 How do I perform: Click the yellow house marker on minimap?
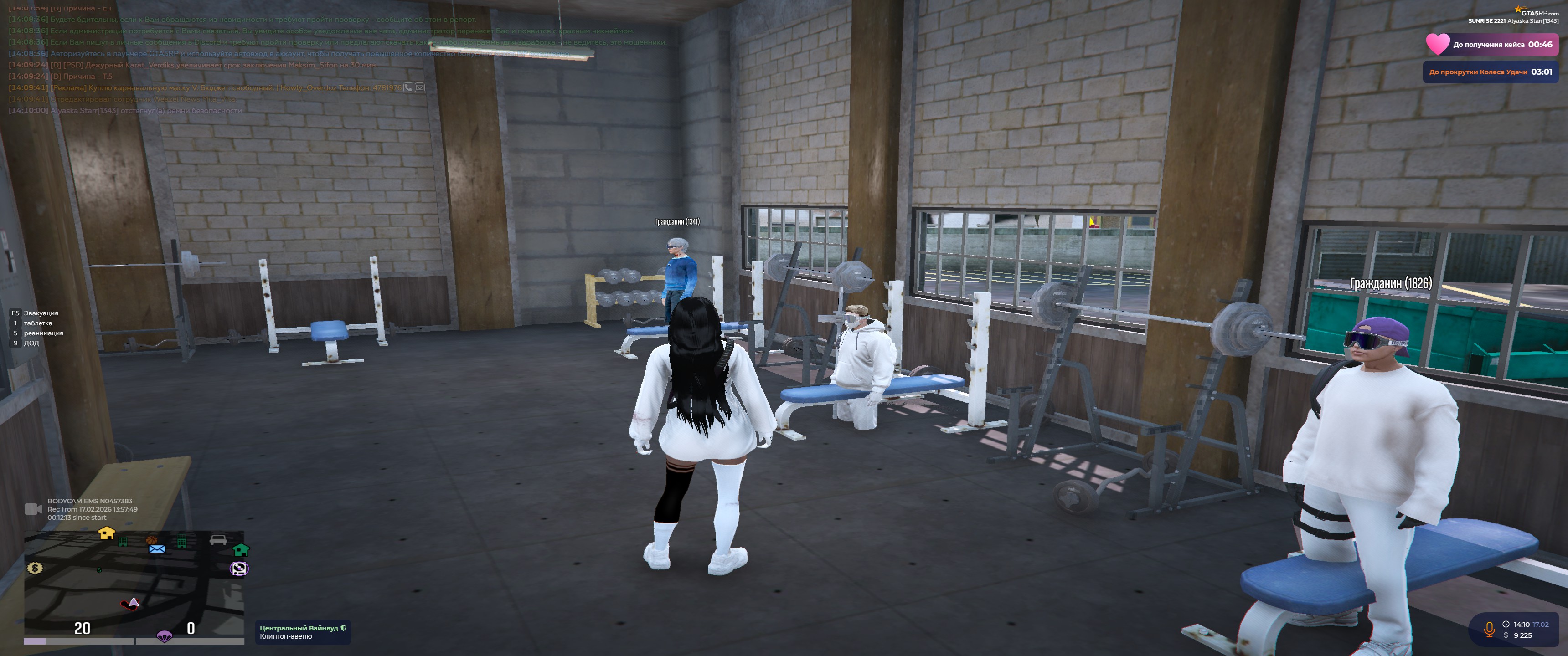107,533
